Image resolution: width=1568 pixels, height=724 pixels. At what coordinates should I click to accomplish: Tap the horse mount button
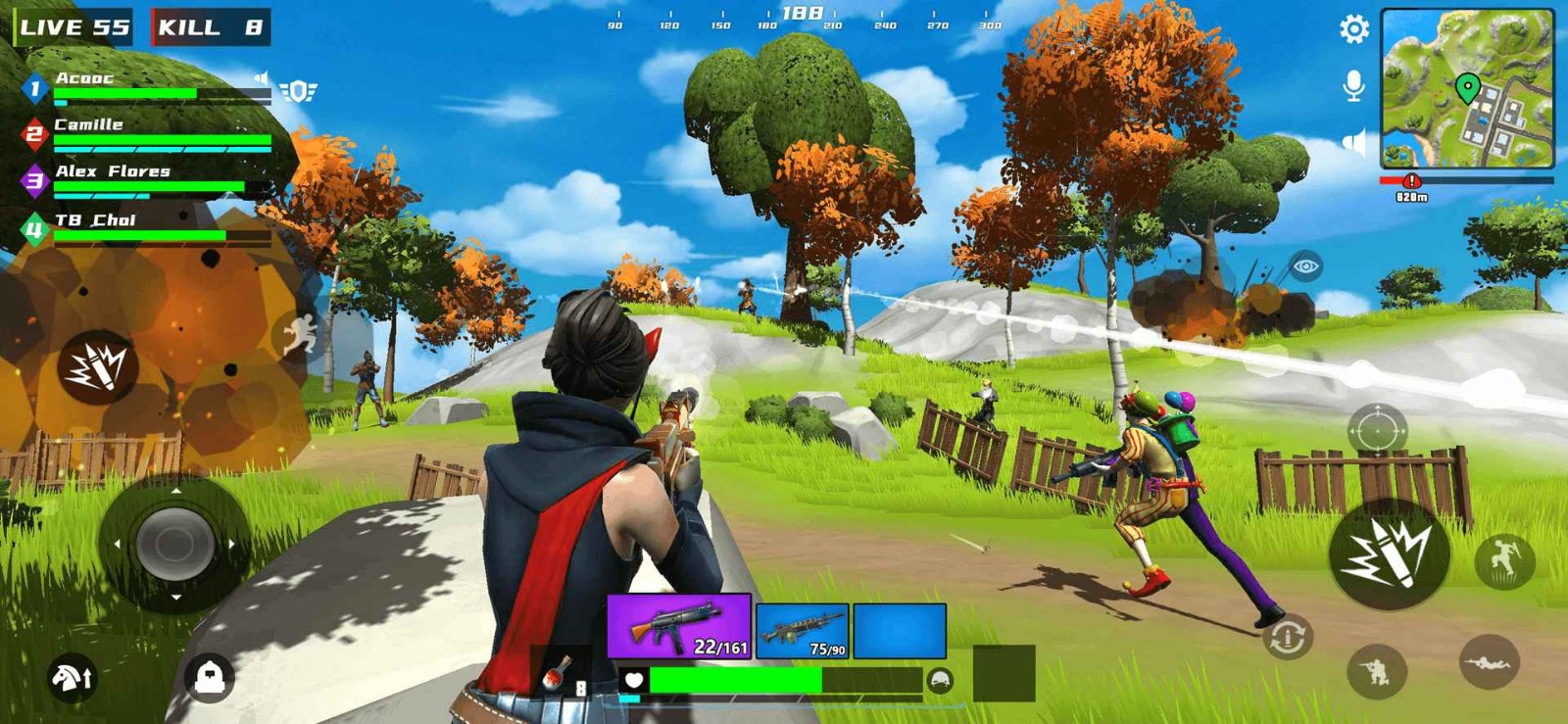click(72, 676)
